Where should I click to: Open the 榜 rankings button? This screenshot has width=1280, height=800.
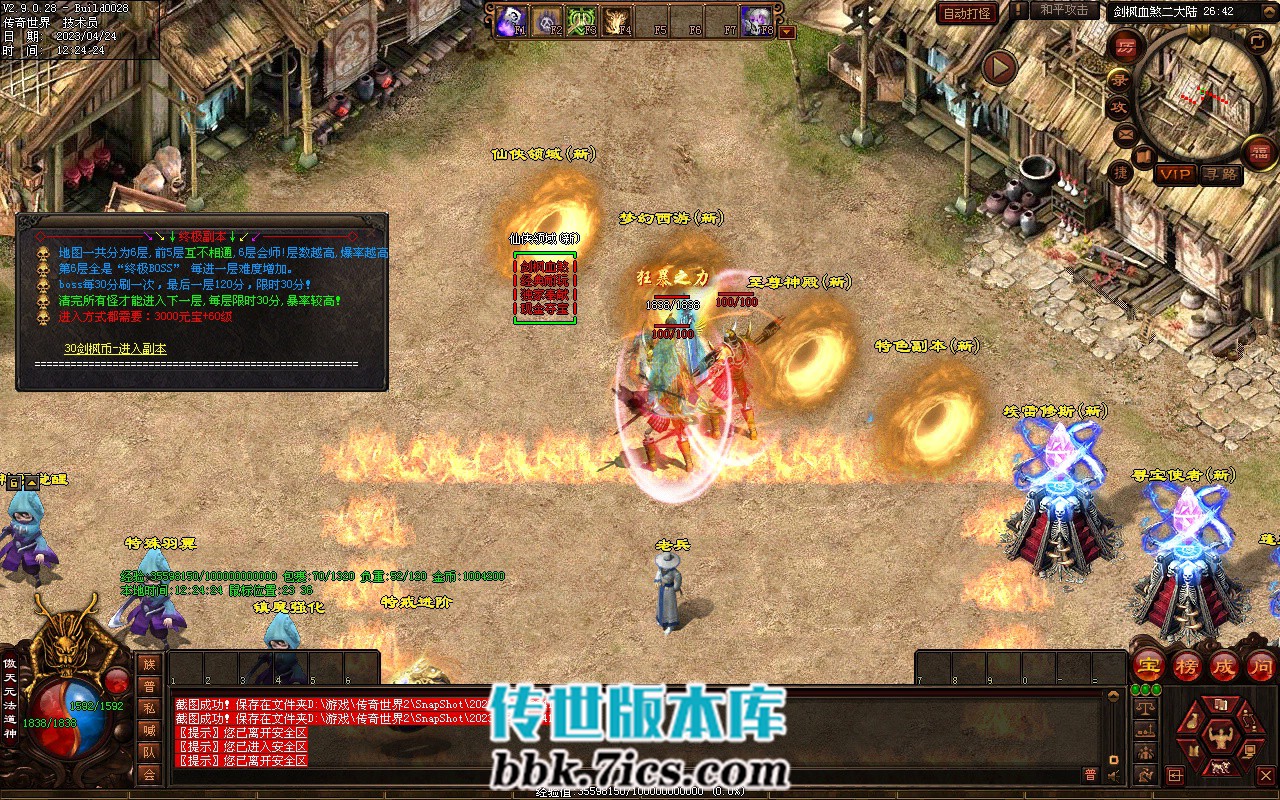pyautogui.click(x=1186, y=665)
